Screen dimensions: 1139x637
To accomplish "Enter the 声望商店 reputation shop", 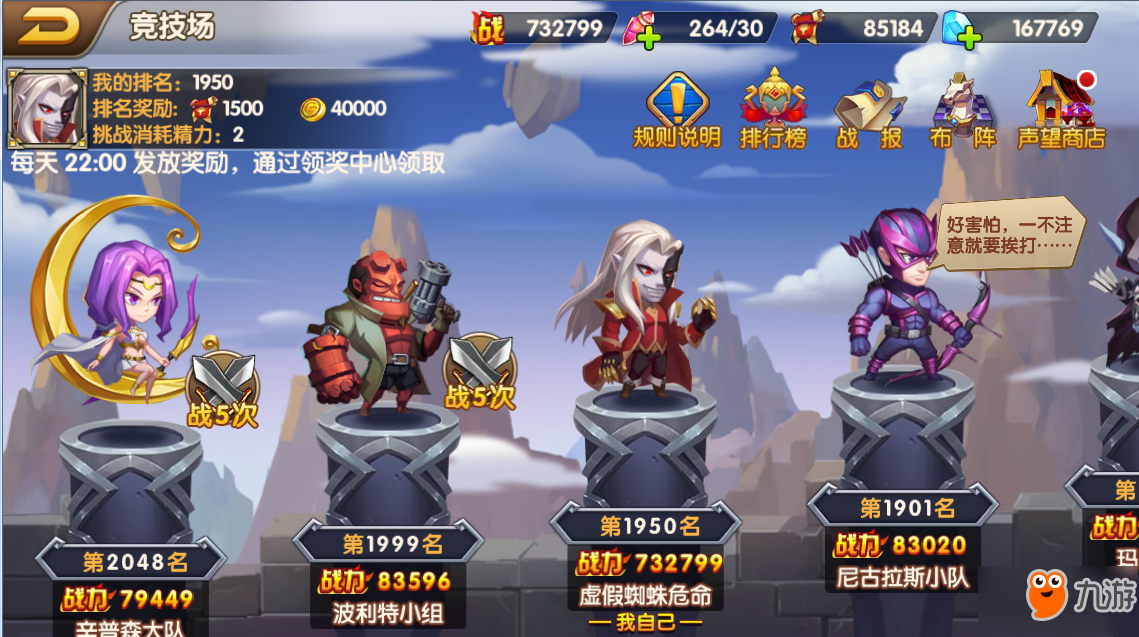I will click(x=1061, y=110).
